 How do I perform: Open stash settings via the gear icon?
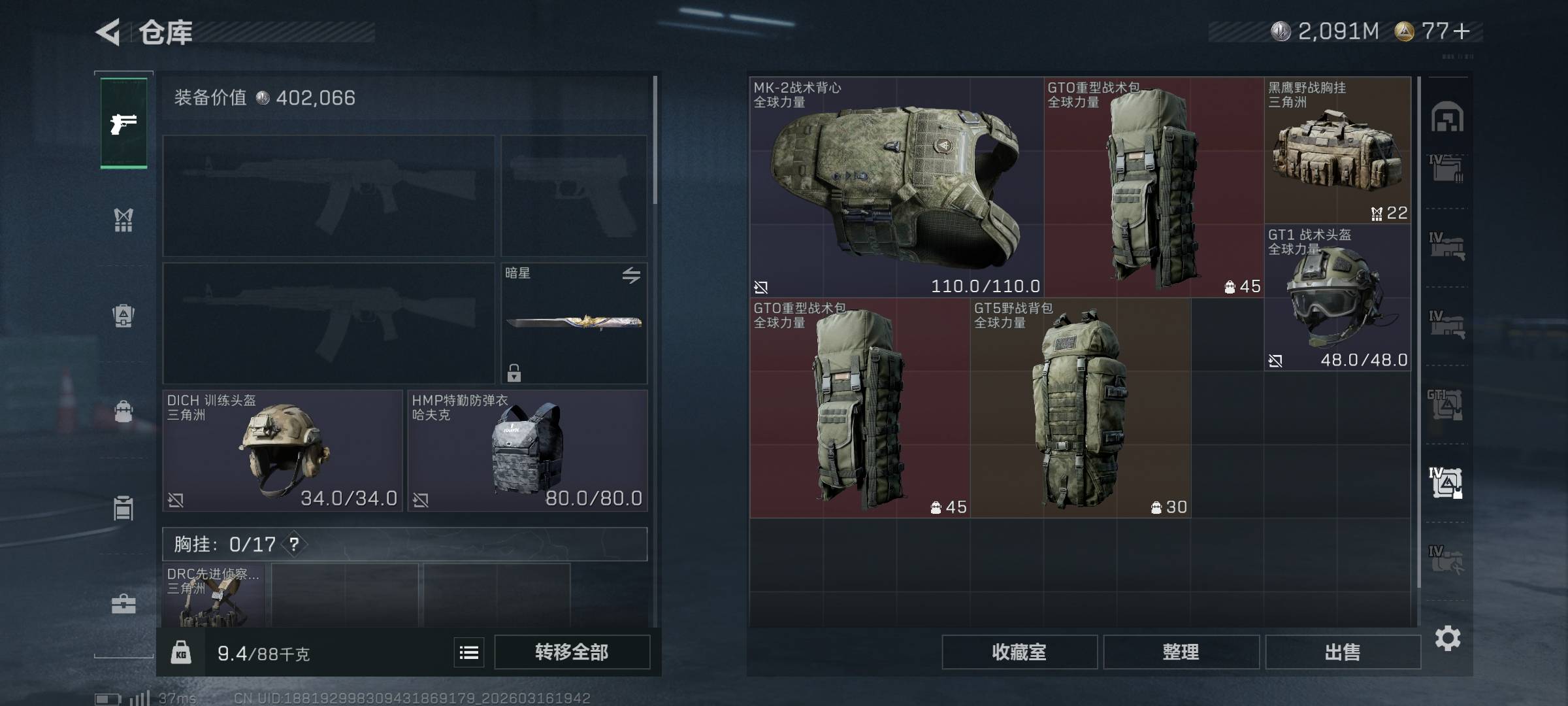click(1448, 638)
